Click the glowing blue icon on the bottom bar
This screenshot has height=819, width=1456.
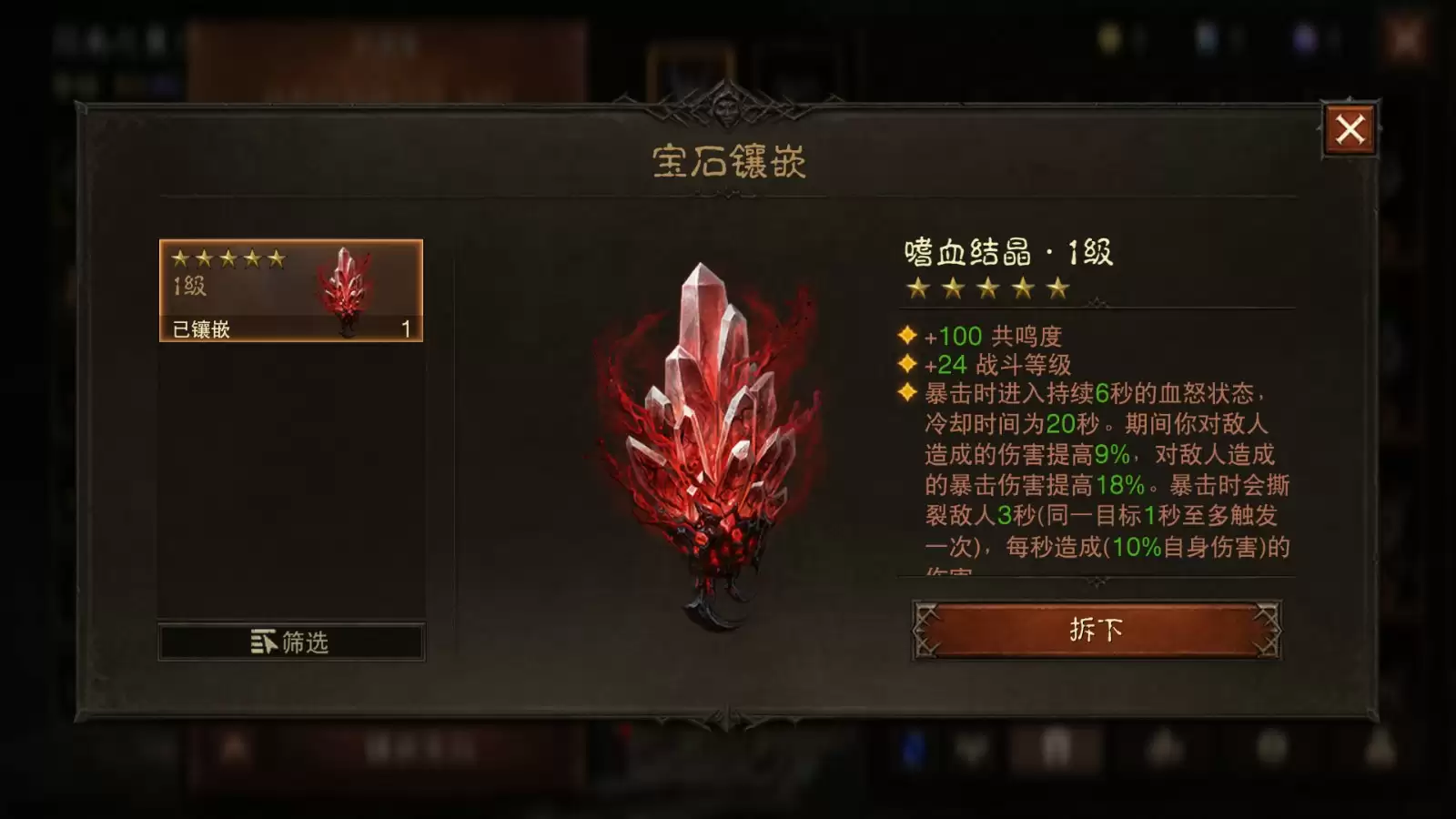click(x=913, y=751)
